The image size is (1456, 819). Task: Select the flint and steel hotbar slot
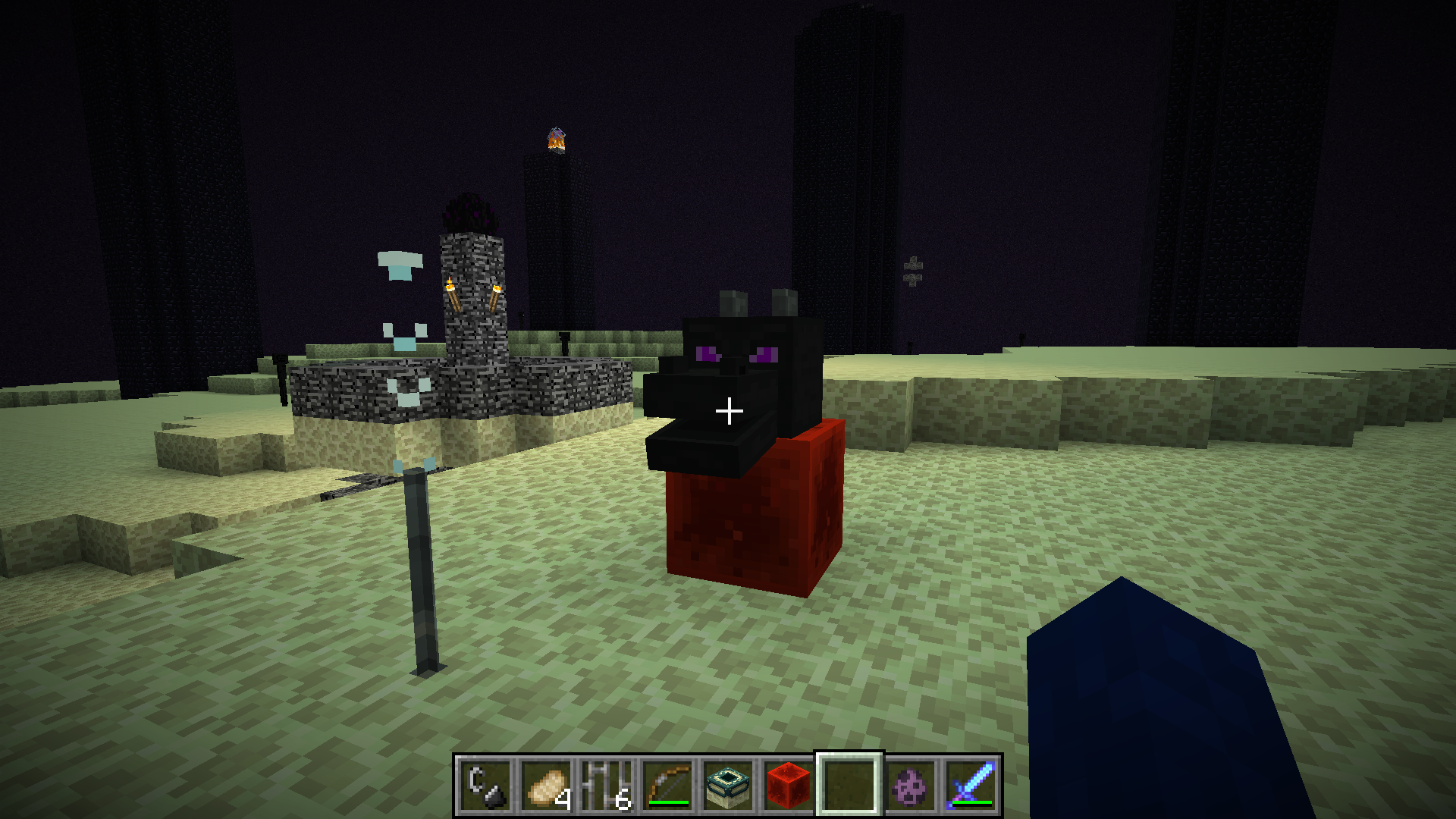(485, 786)
